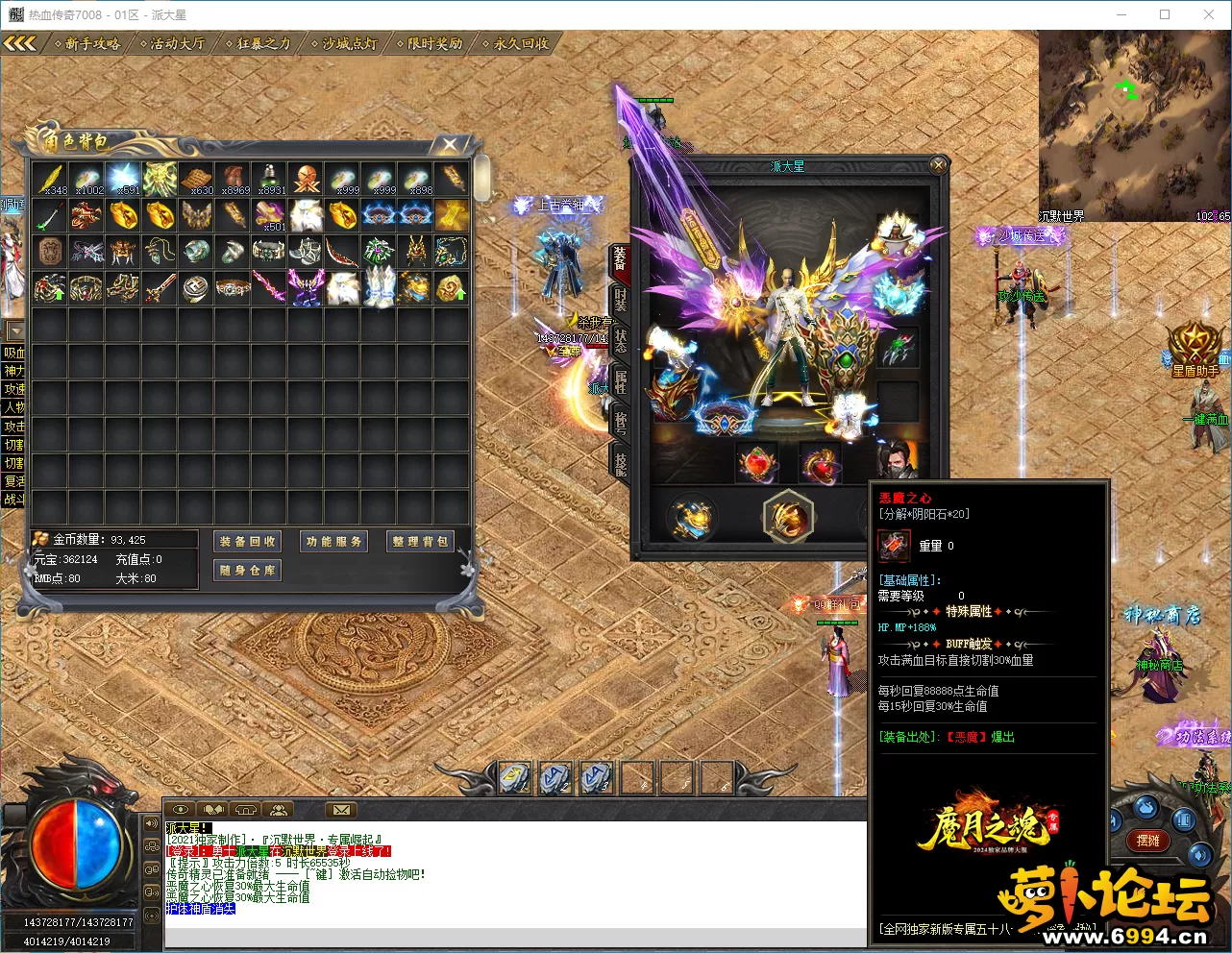Screen dimensions: 1232x953
Task: Open the envelope mail button above chat
Action: click(340, 810)
